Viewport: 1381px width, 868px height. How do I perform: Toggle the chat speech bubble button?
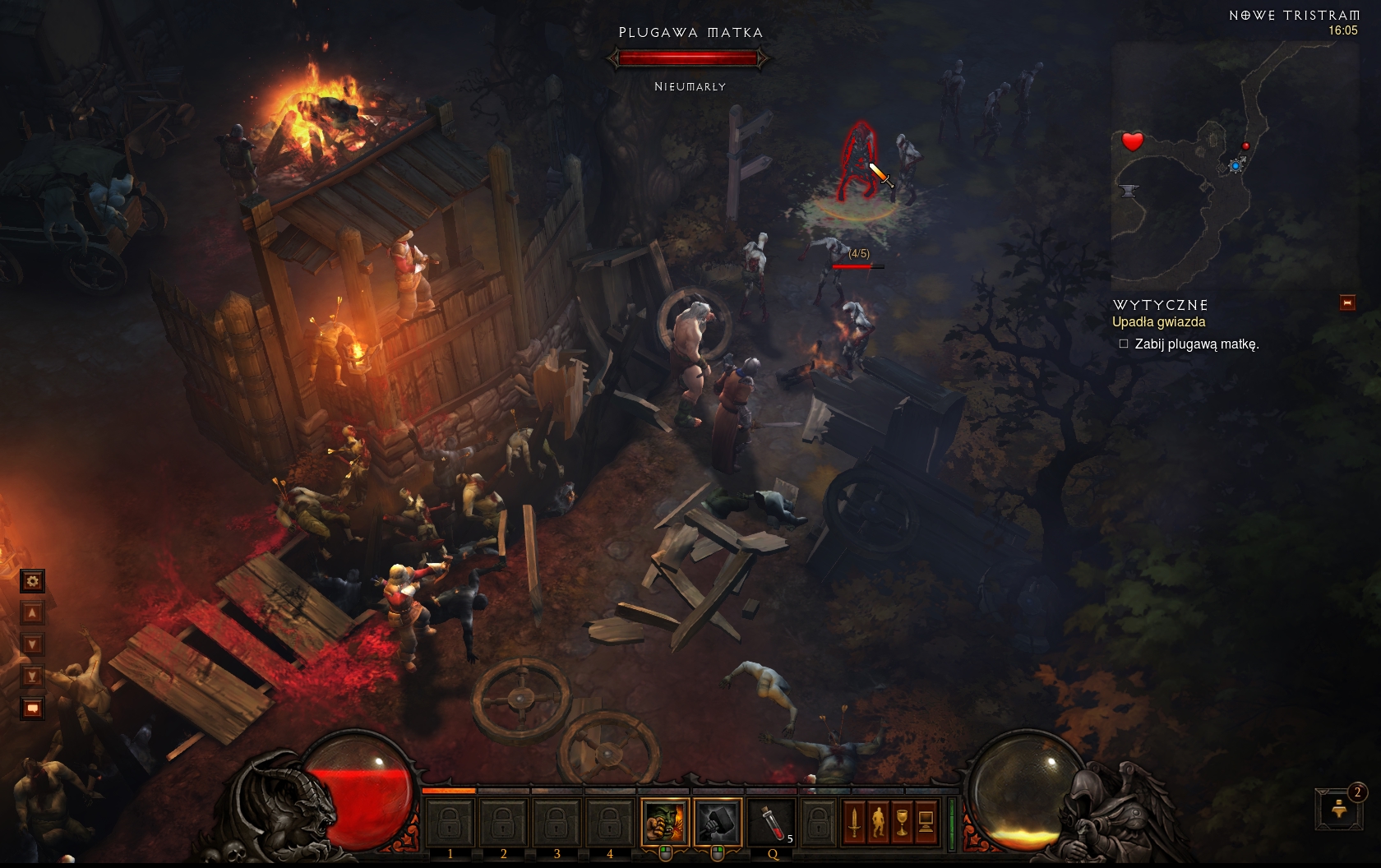(x=32, y=708)
